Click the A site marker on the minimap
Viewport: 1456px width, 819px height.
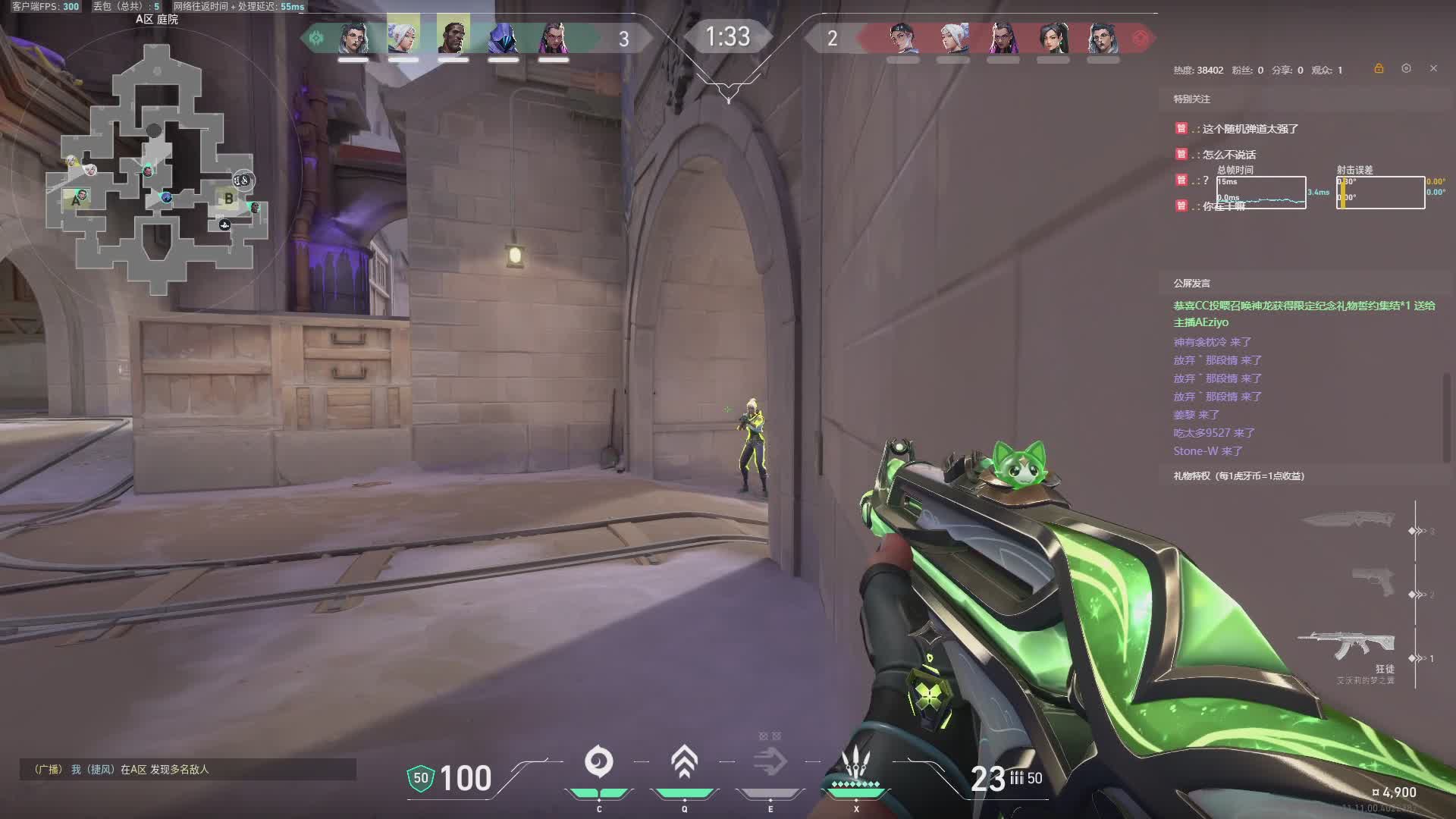point(76,201)
